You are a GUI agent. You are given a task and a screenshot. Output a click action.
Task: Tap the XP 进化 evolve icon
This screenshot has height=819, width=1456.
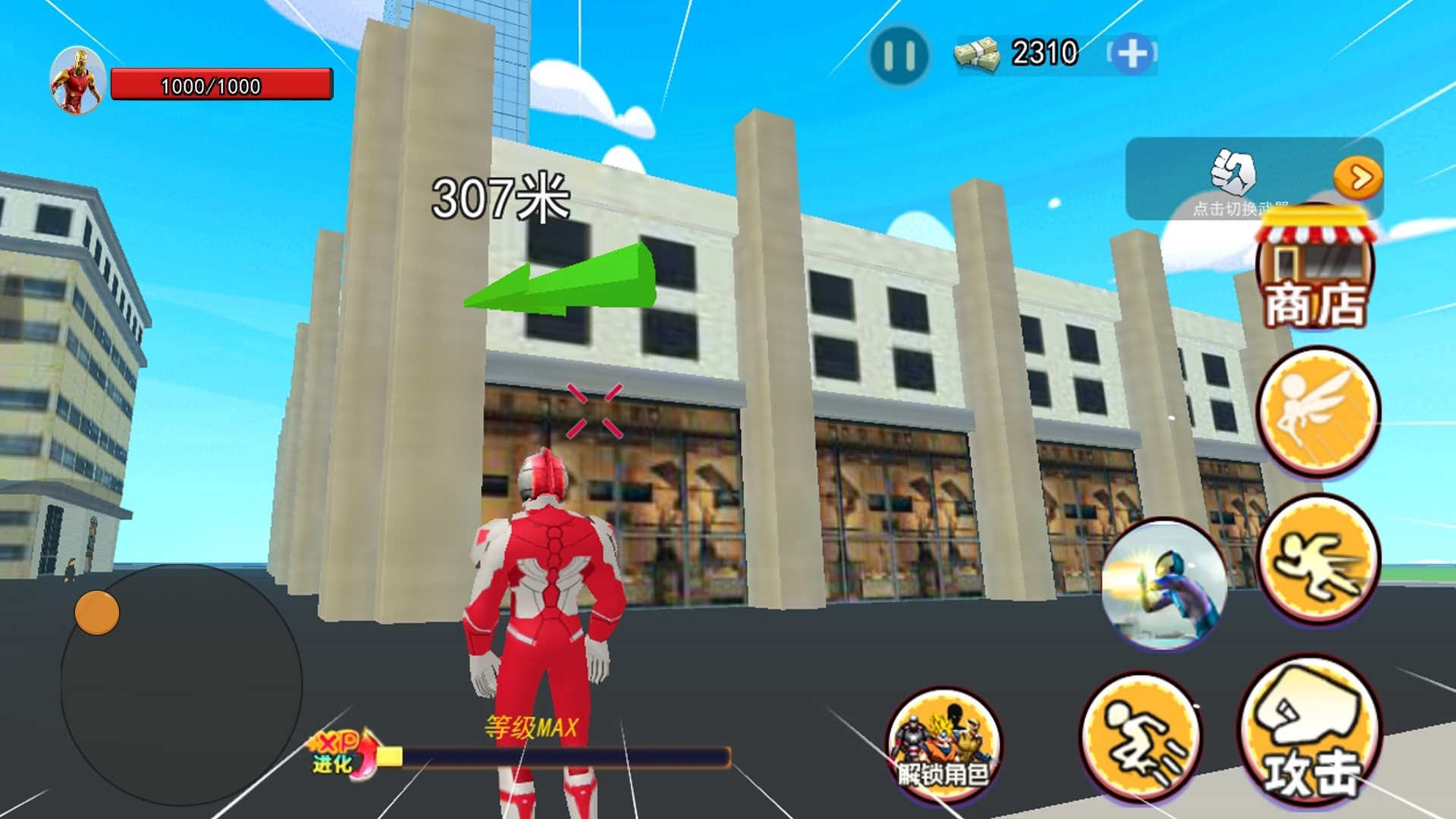[x=345, y=753]
